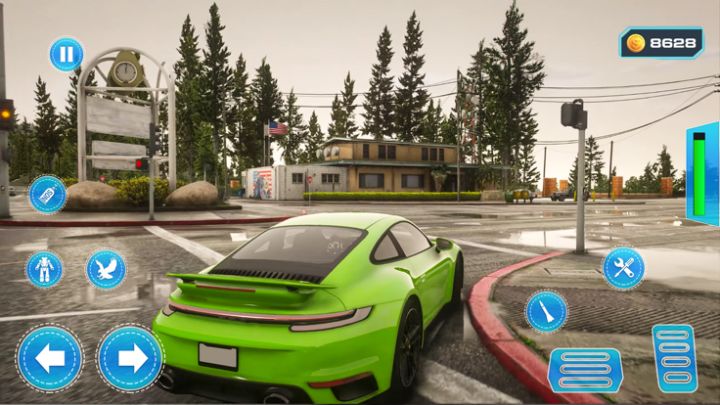The width and height of the screenshot is (720, 405).
Task: Pause the game
Action: pyautogui.click(x=66, y=53)
